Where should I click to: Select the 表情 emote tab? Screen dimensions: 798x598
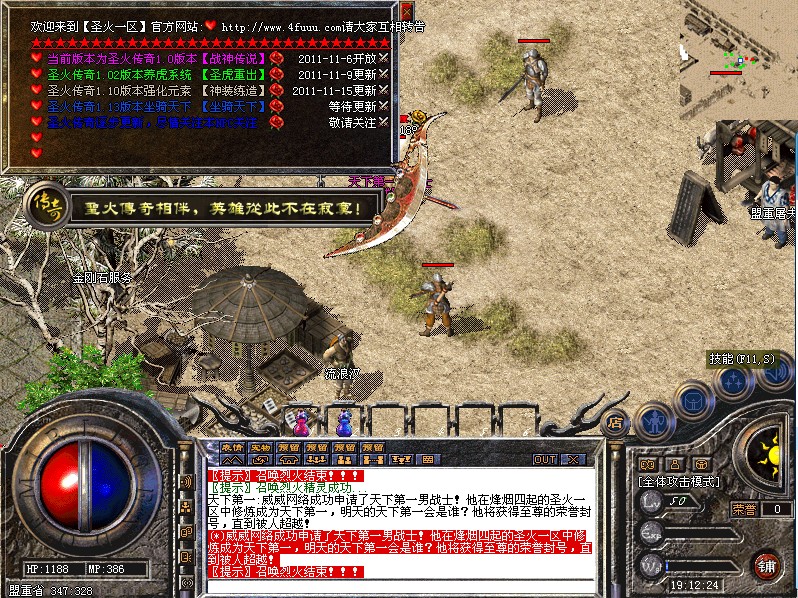point(232,447)
